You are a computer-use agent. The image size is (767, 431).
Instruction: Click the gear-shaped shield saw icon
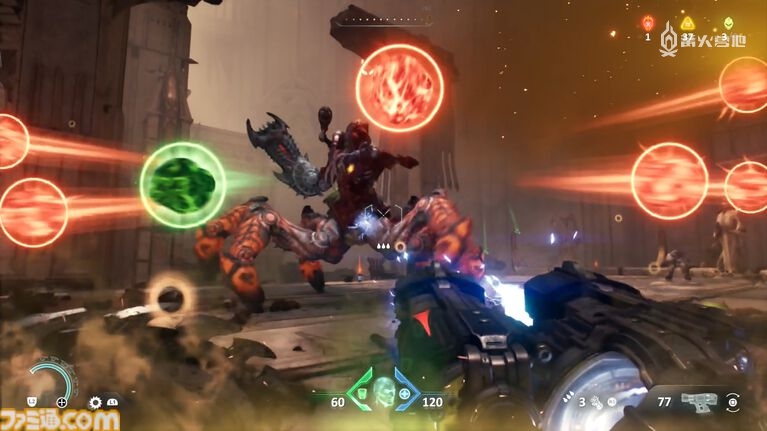coord(95,402)
